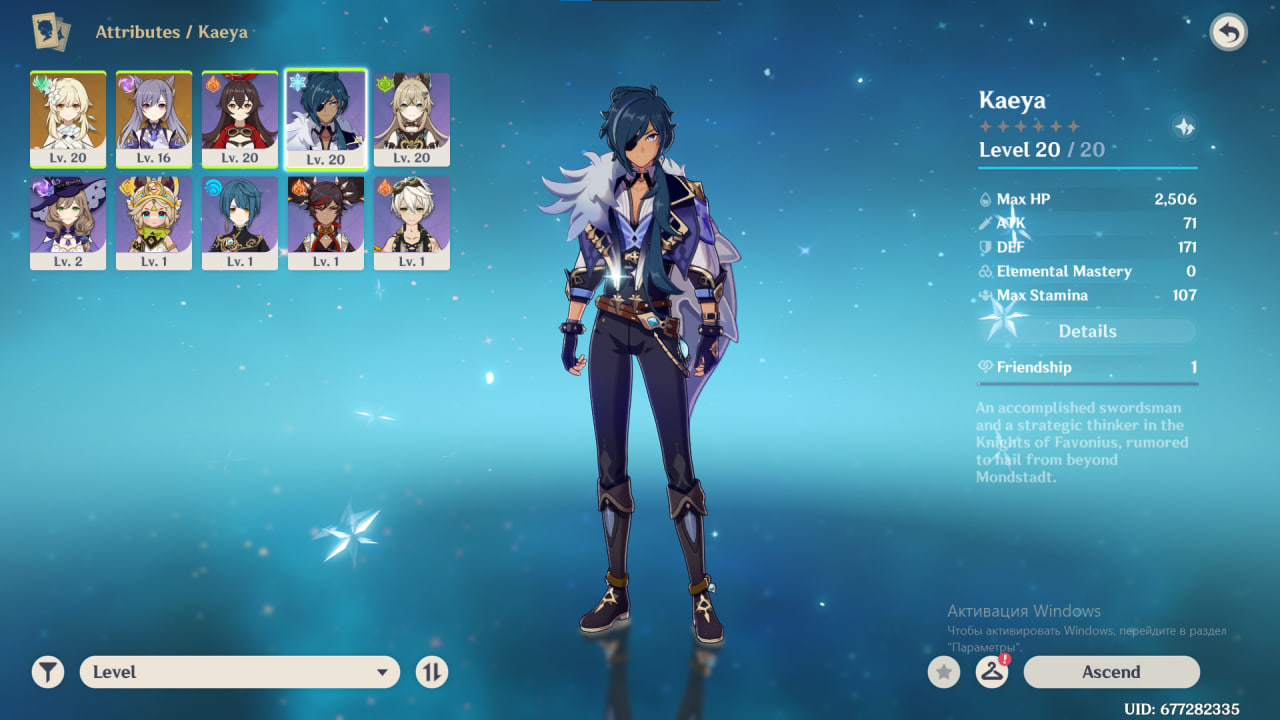Image resolution: width=1280 pixels, height=720 pixels.
Task: Click the Friendship level row
Action: [x=1087, y=367]
